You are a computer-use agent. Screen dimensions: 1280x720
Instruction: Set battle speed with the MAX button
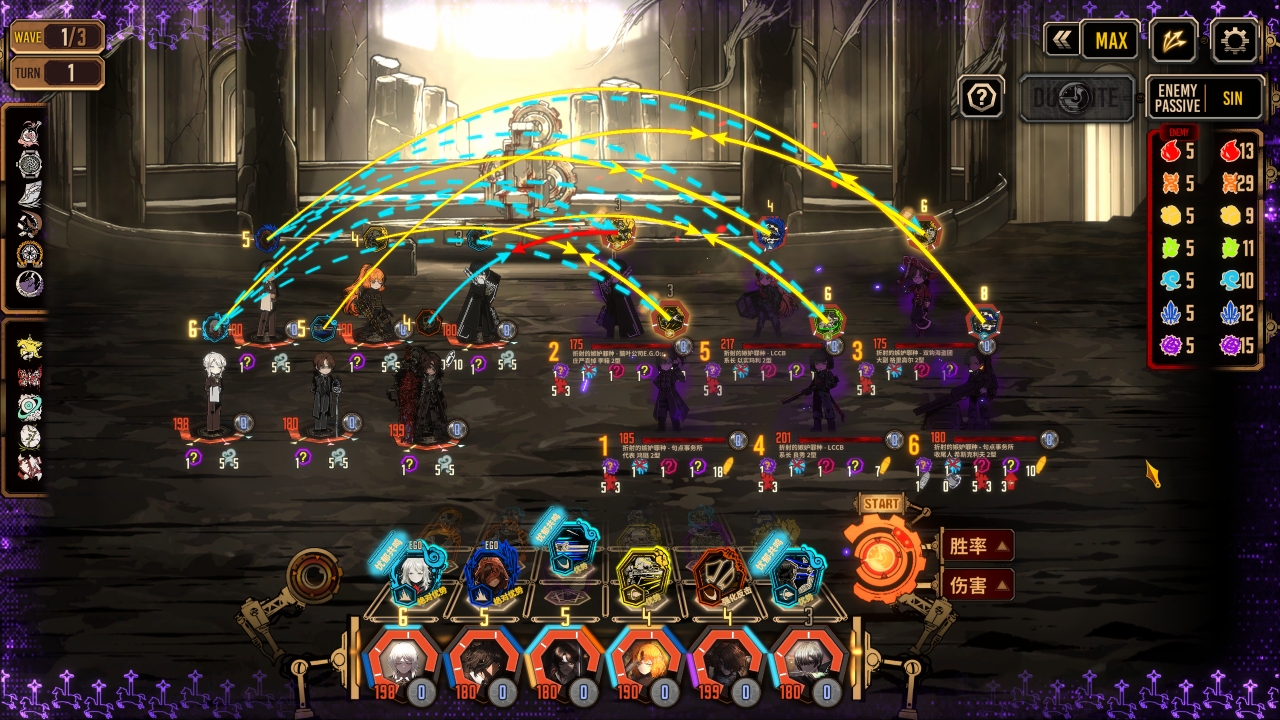[1111, 41]
